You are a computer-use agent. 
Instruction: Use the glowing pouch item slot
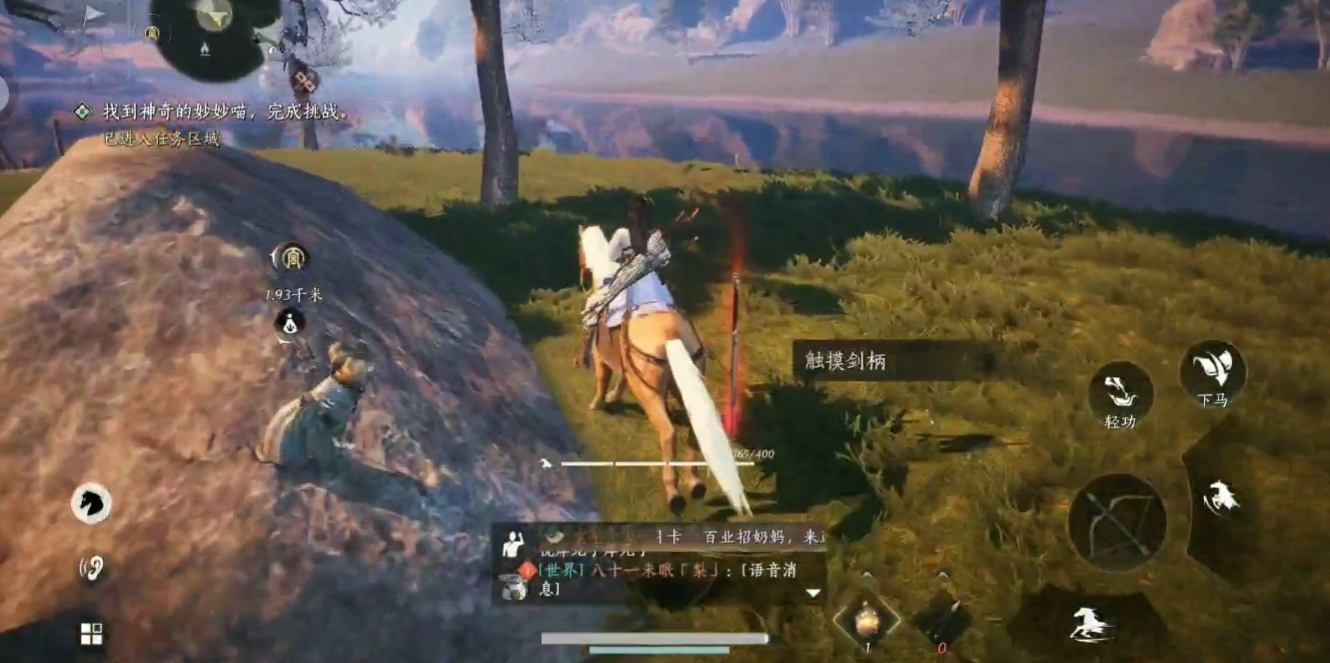point(866,620)
